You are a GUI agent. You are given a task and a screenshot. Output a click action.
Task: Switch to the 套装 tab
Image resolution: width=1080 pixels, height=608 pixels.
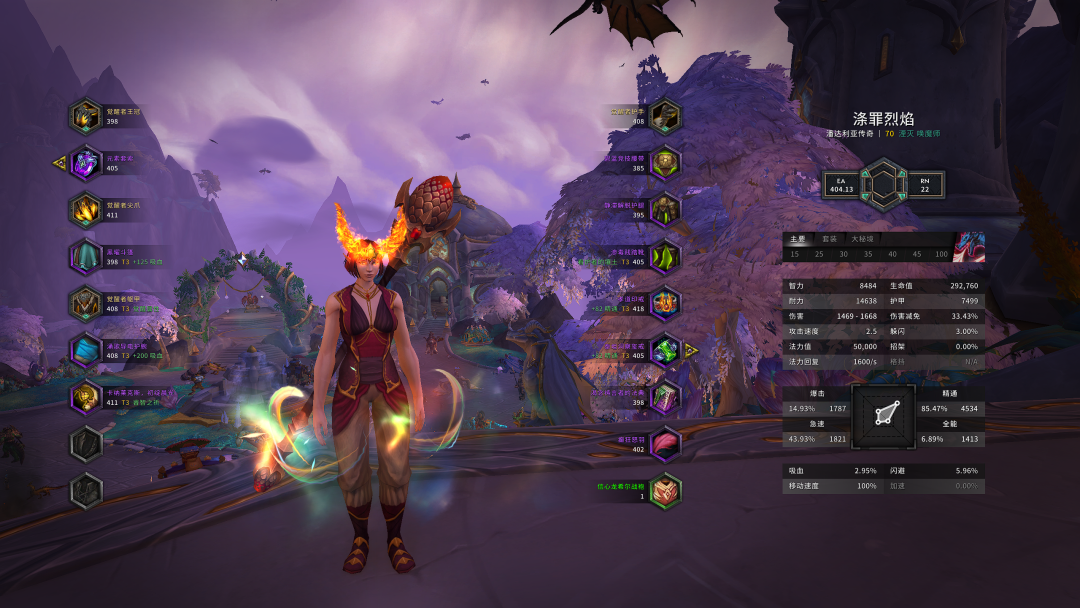829,239
